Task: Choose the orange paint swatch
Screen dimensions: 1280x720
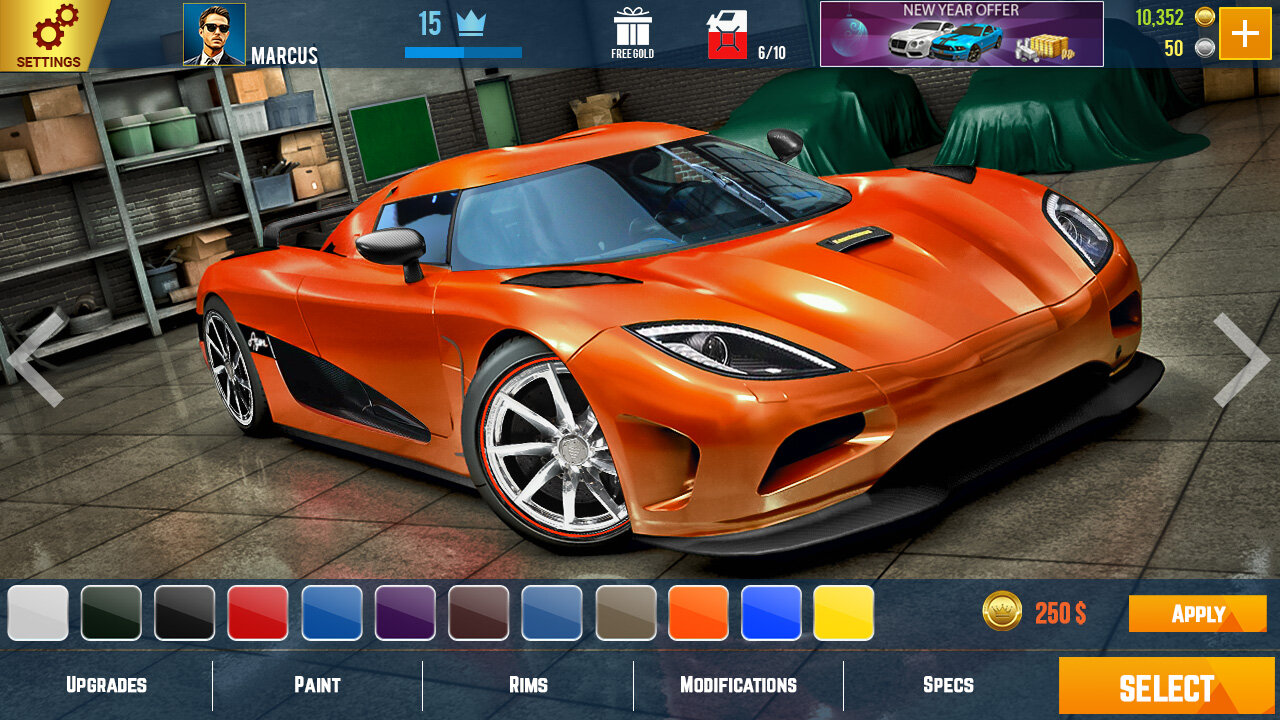Action: tap(698, 613)
